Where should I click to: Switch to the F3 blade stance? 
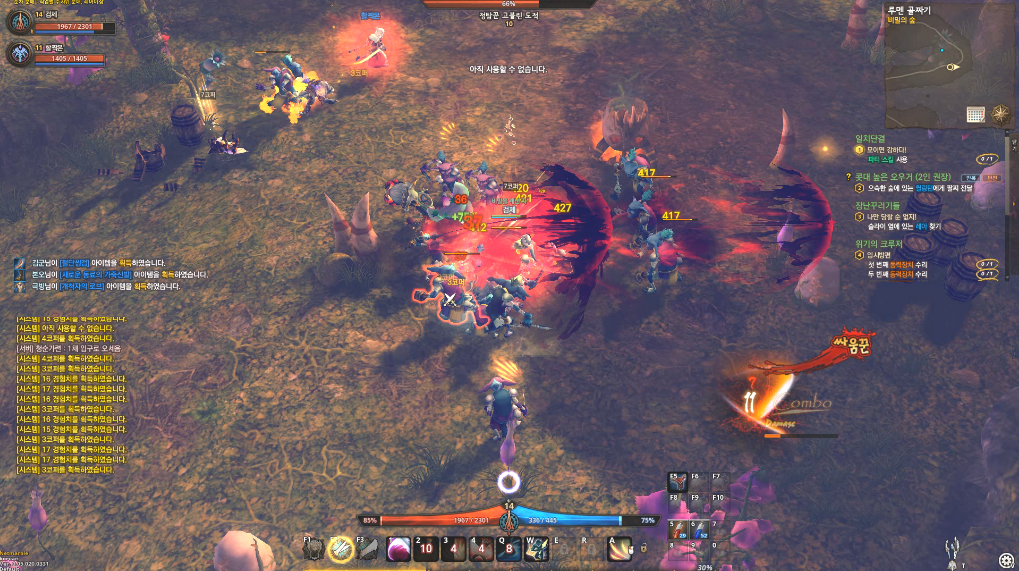pos(368,549)
